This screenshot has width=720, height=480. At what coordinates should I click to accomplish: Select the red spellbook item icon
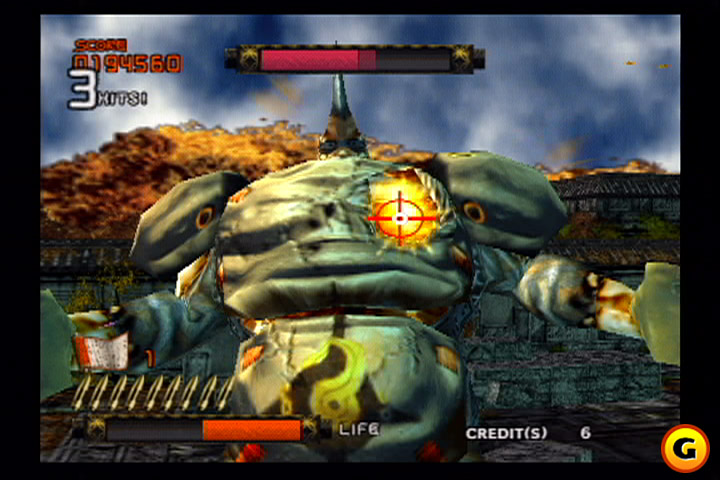tap(101, 350)
